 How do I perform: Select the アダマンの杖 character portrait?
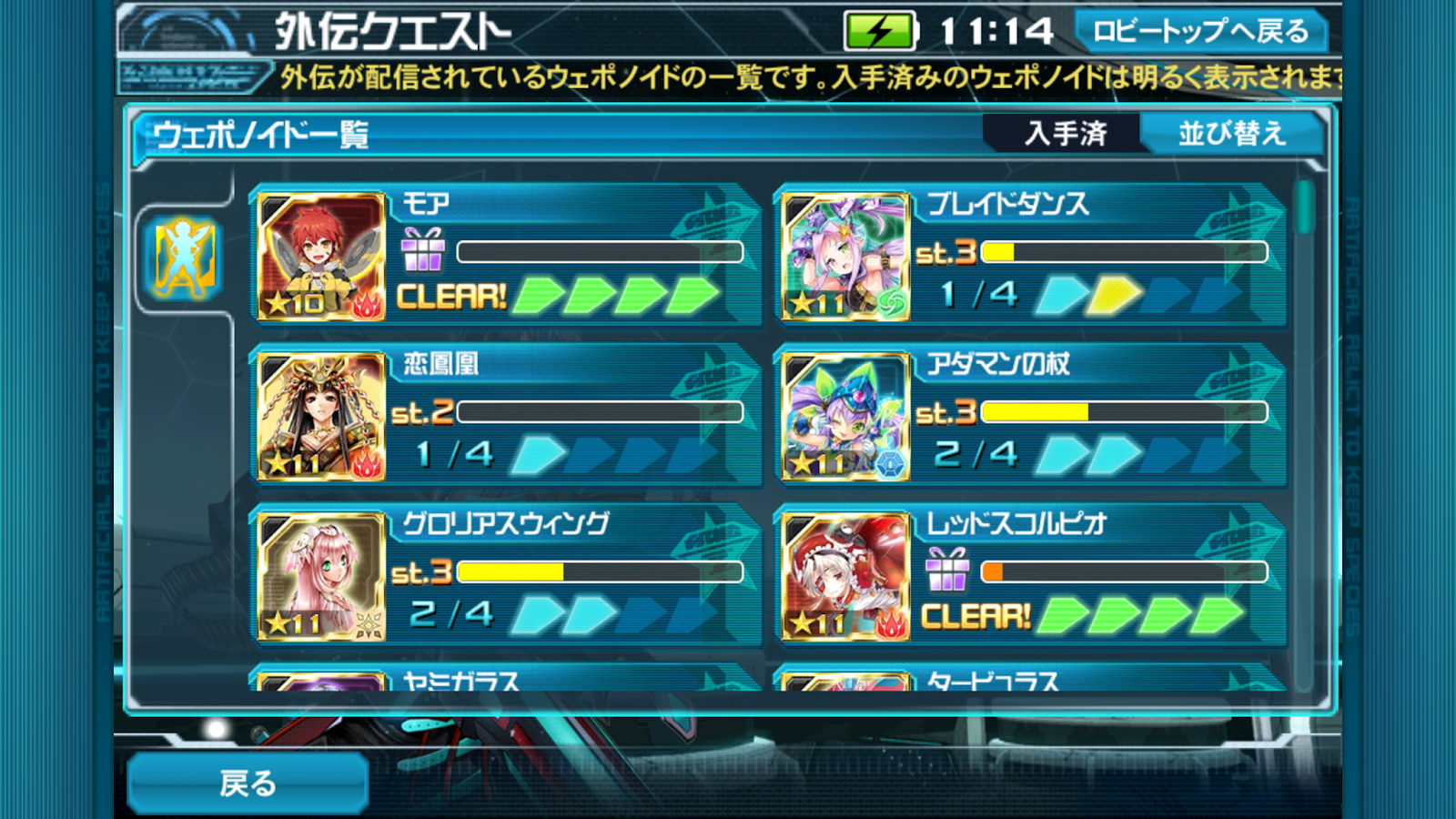[x=846, y=414]
